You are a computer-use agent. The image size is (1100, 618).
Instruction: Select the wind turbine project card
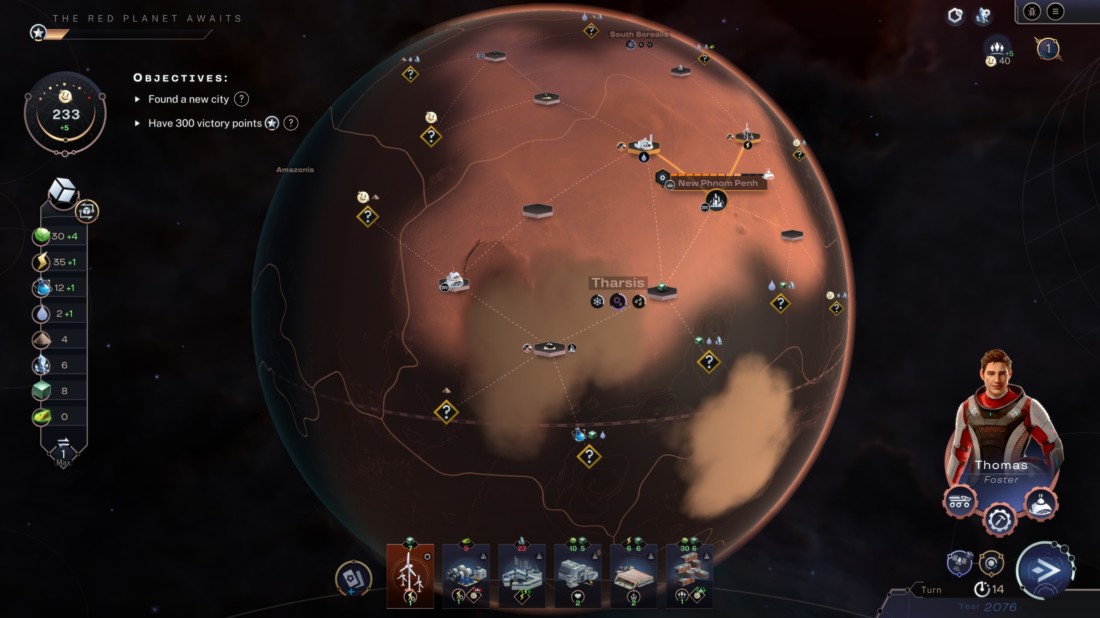(410, 575)
